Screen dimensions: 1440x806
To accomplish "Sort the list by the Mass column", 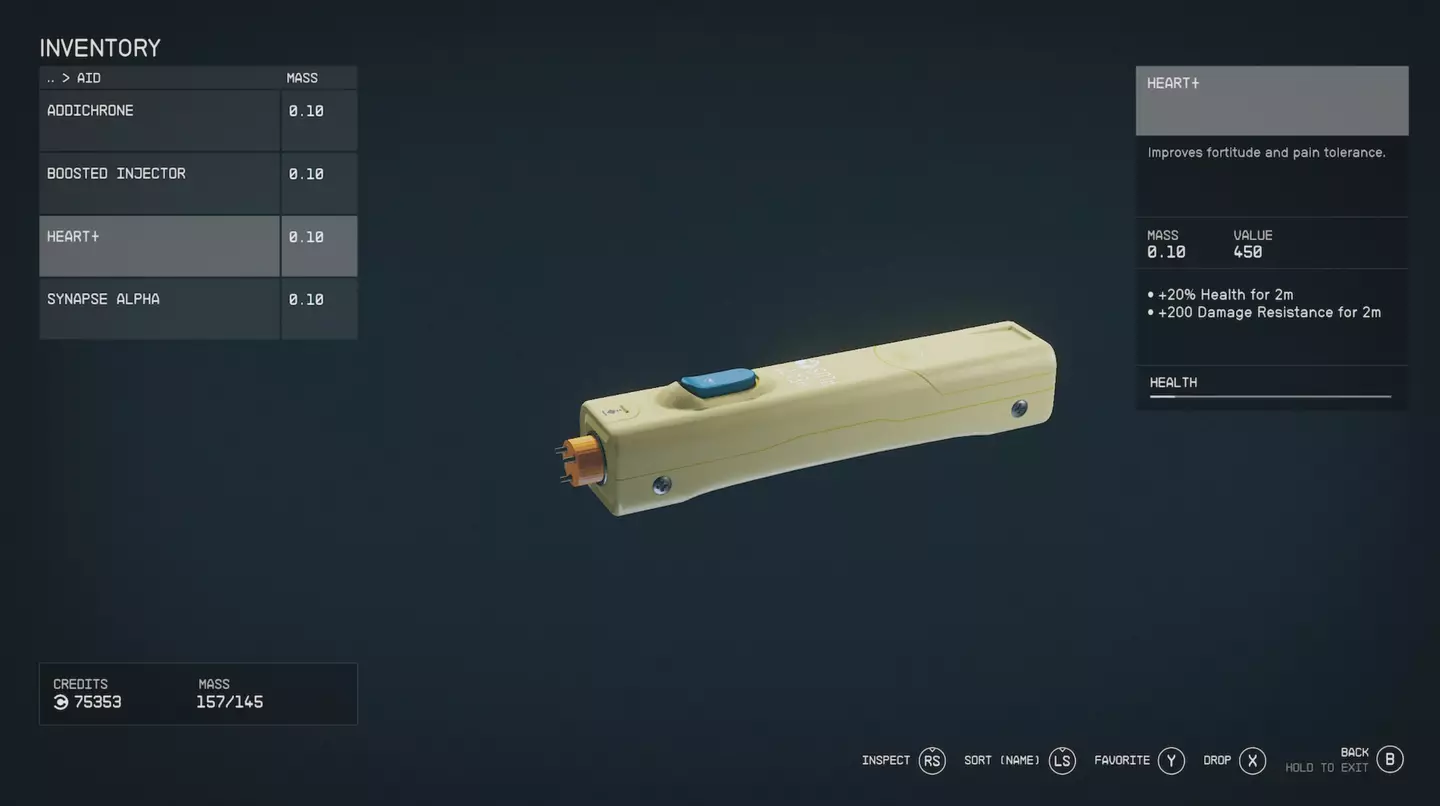I will pos(302,78).
